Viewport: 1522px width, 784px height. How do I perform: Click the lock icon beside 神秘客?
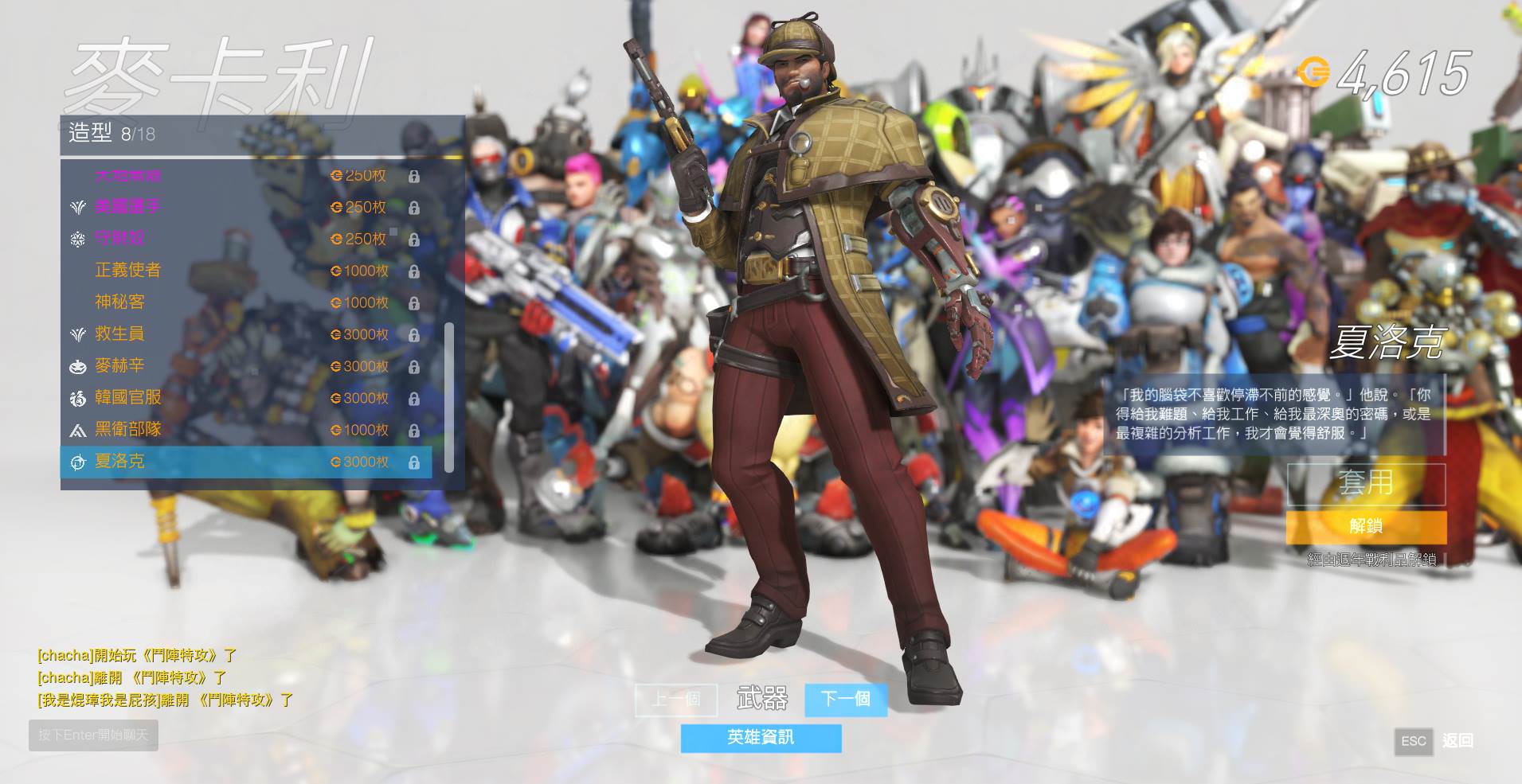[x=414, y=302]
